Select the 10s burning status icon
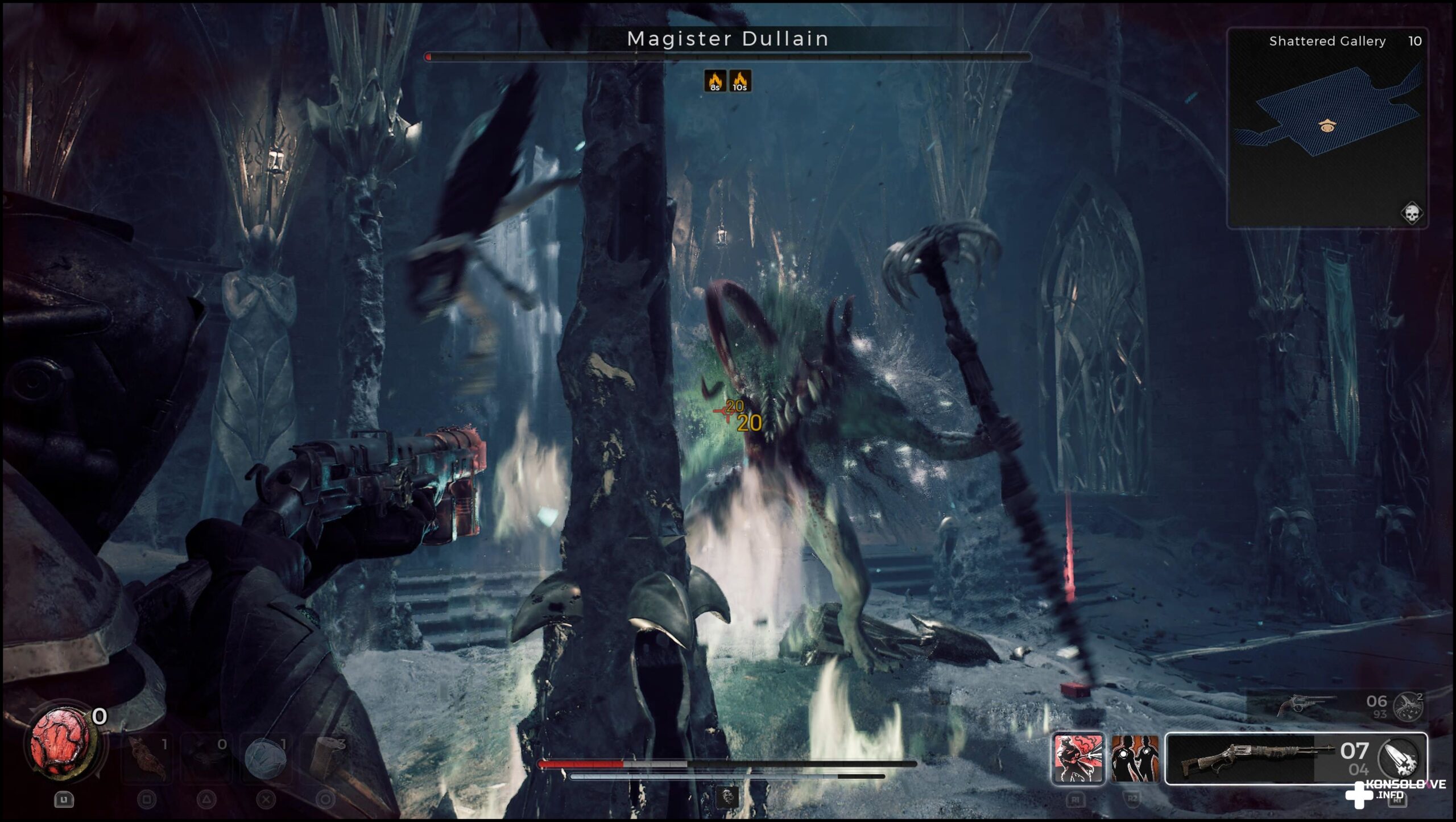Viewport: 1456px width, 822px height. [x=740, y=81]
